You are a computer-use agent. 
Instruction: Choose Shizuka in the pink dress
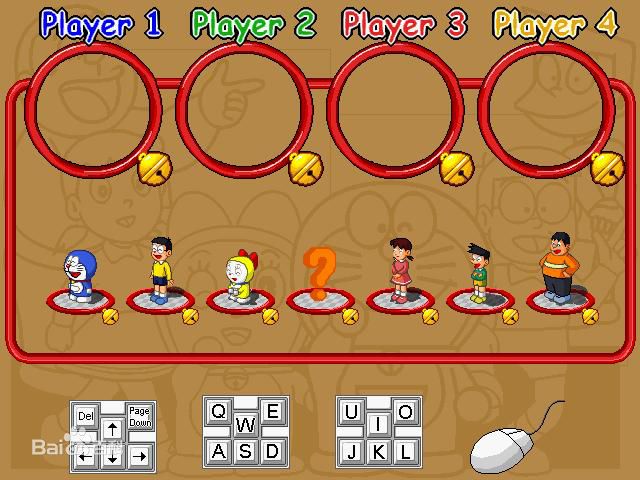(x=400, y=270)
